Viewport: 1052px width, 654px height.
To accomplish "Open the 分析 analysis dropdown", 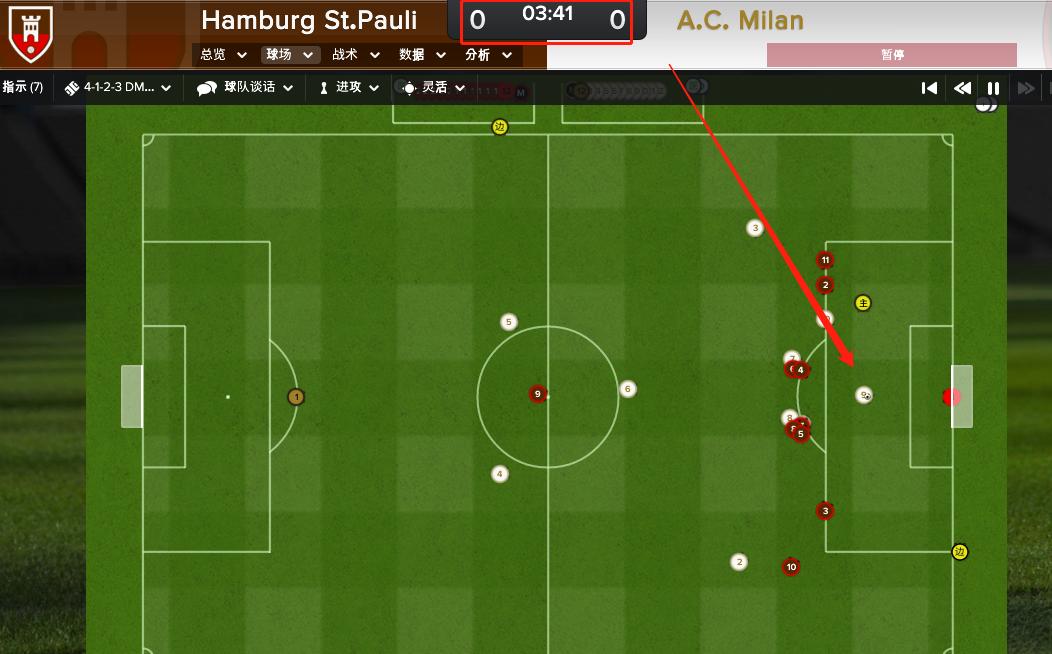I will point(488,55).
